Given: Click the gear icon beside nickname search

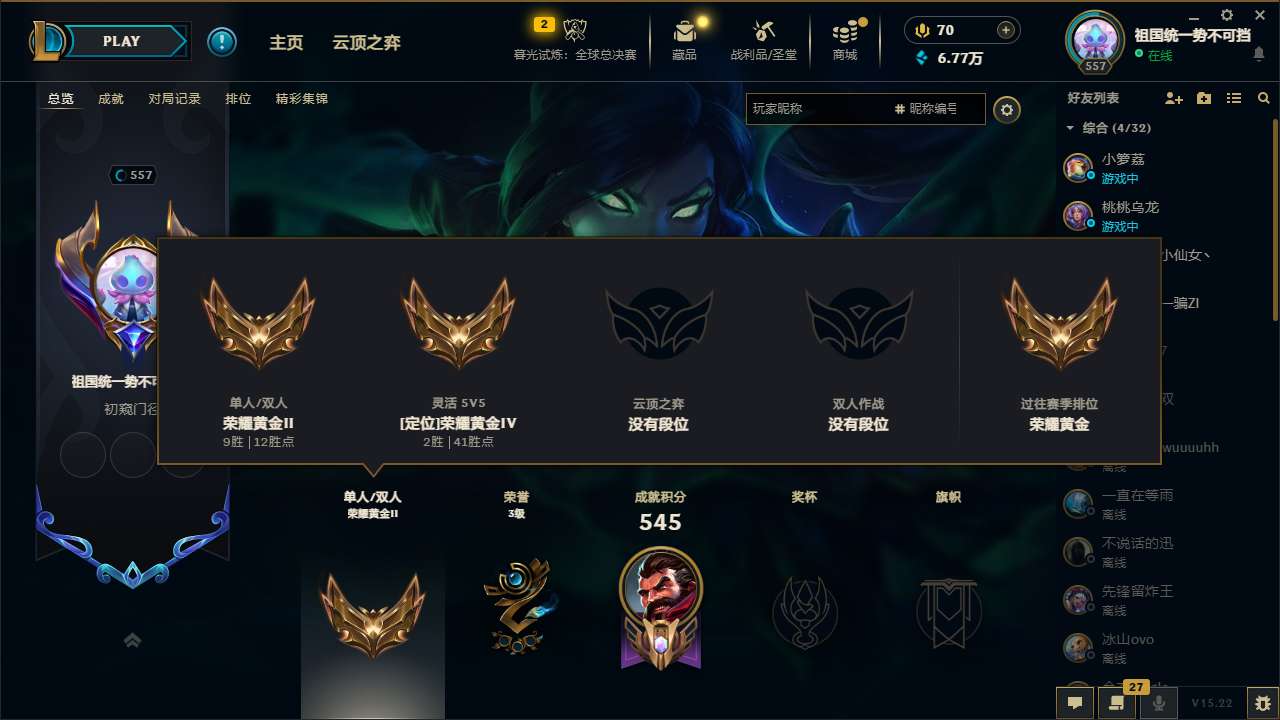Looking at the screenshot, I should [1006, 110].
